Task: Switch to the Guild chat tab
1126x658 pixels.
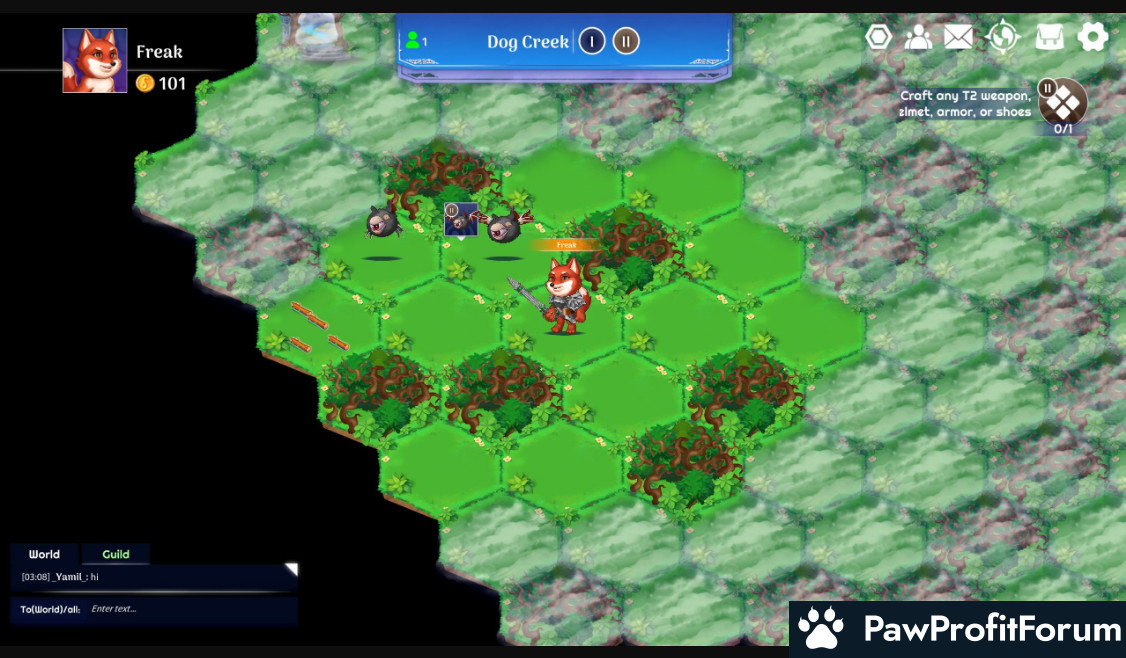Action: point(116,554)
